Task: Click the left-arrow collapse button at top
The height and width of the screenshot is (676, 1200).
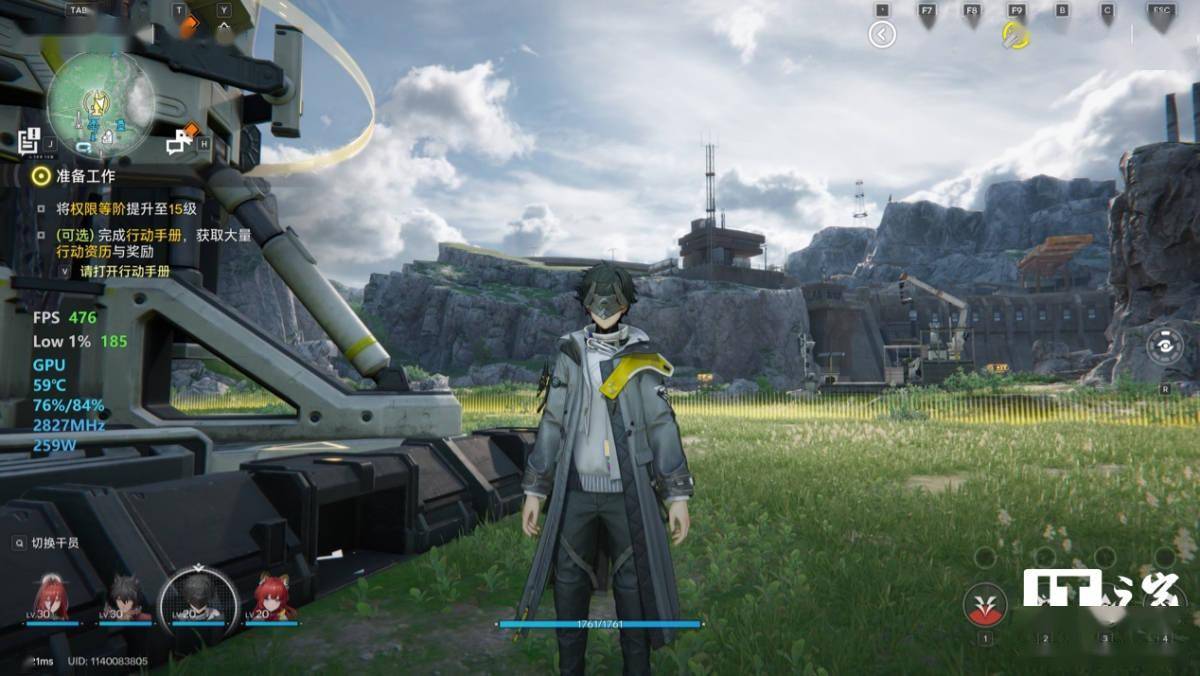Action: [x=882, y=35]
